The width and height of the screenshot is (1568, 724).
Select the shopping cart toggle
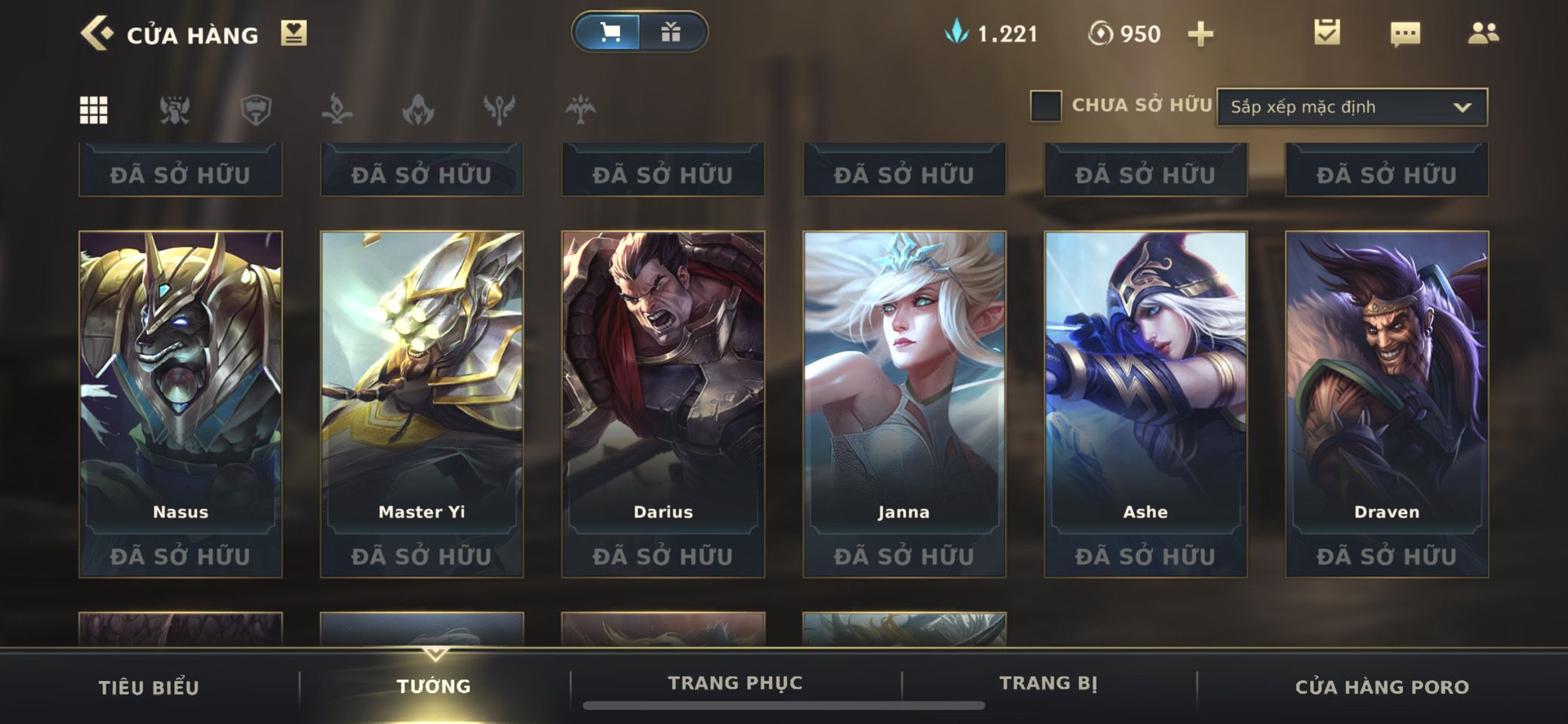610,32
